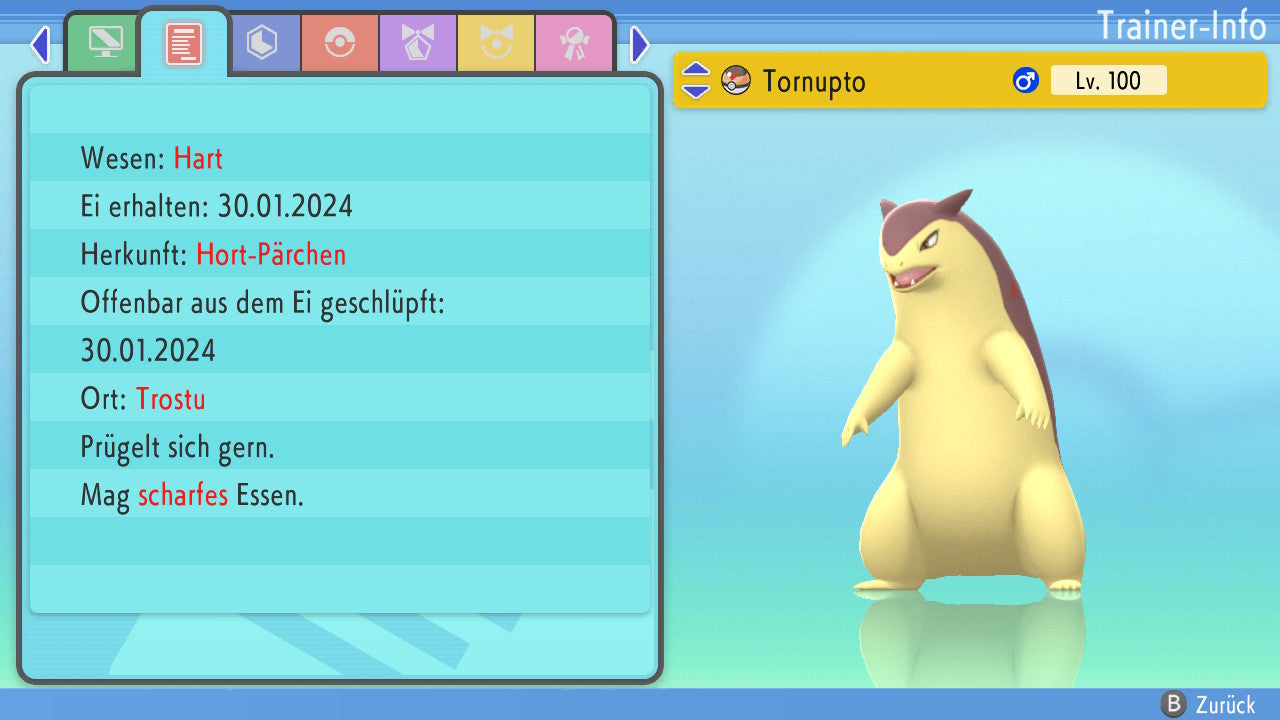Cycle Pokémon with arrows beside Tornupto

pyautogui.click(x=696, y=81)
